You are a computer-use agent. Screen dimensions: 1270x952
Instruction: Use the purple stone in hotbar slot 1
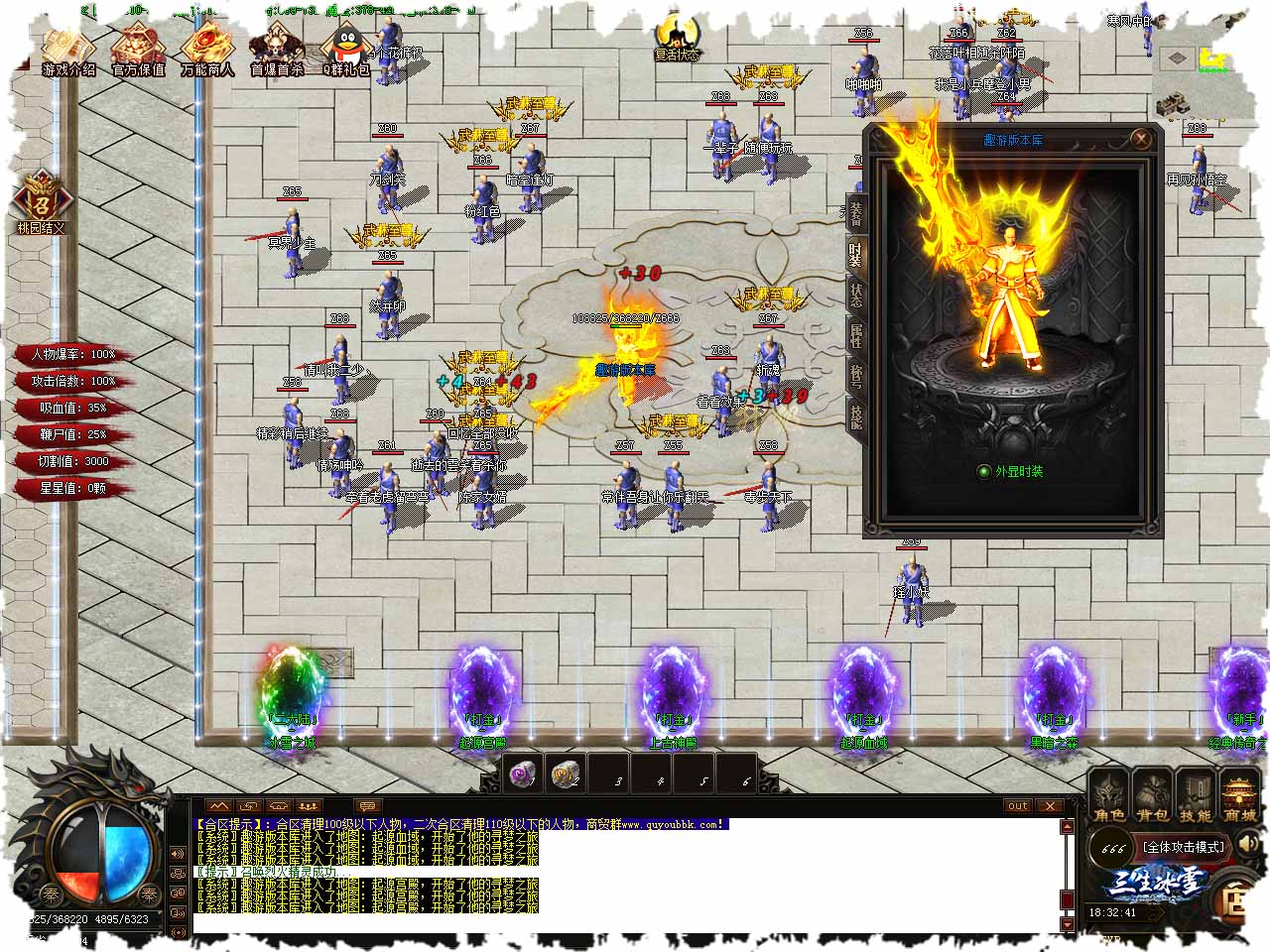[x=522, y=775]
